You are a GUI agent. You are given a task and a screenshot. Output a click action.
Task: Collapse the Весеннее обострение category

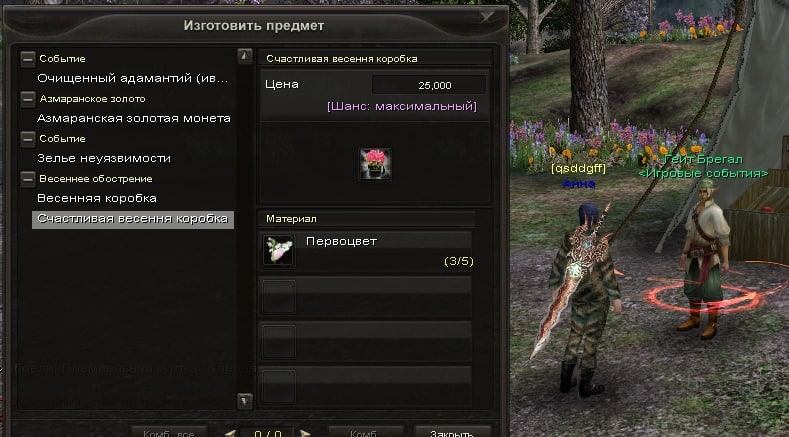pos(28,179)
